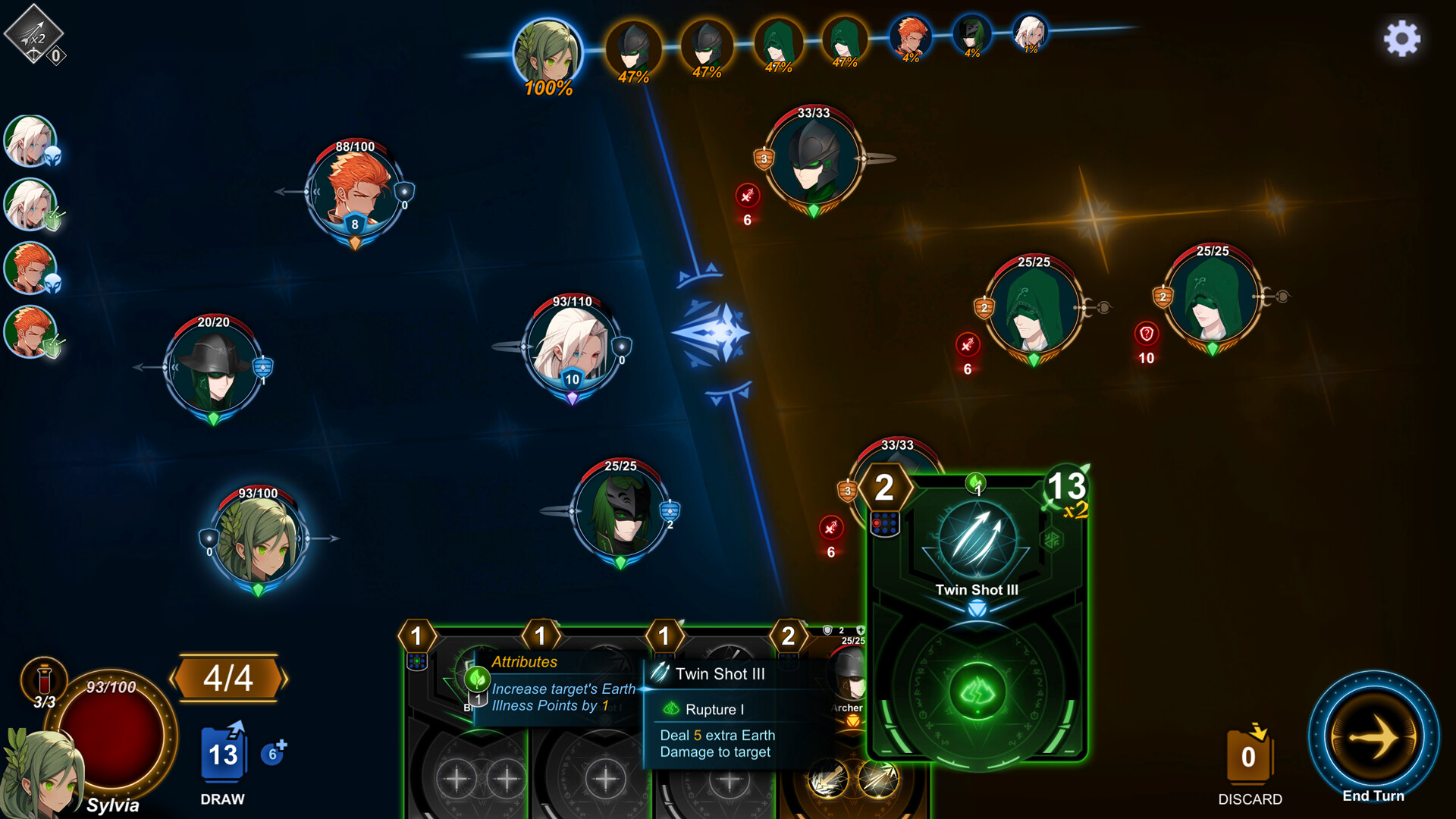Click Sylvia's 100% turn order portrait
1456x819 pixels.
[548, 52]
